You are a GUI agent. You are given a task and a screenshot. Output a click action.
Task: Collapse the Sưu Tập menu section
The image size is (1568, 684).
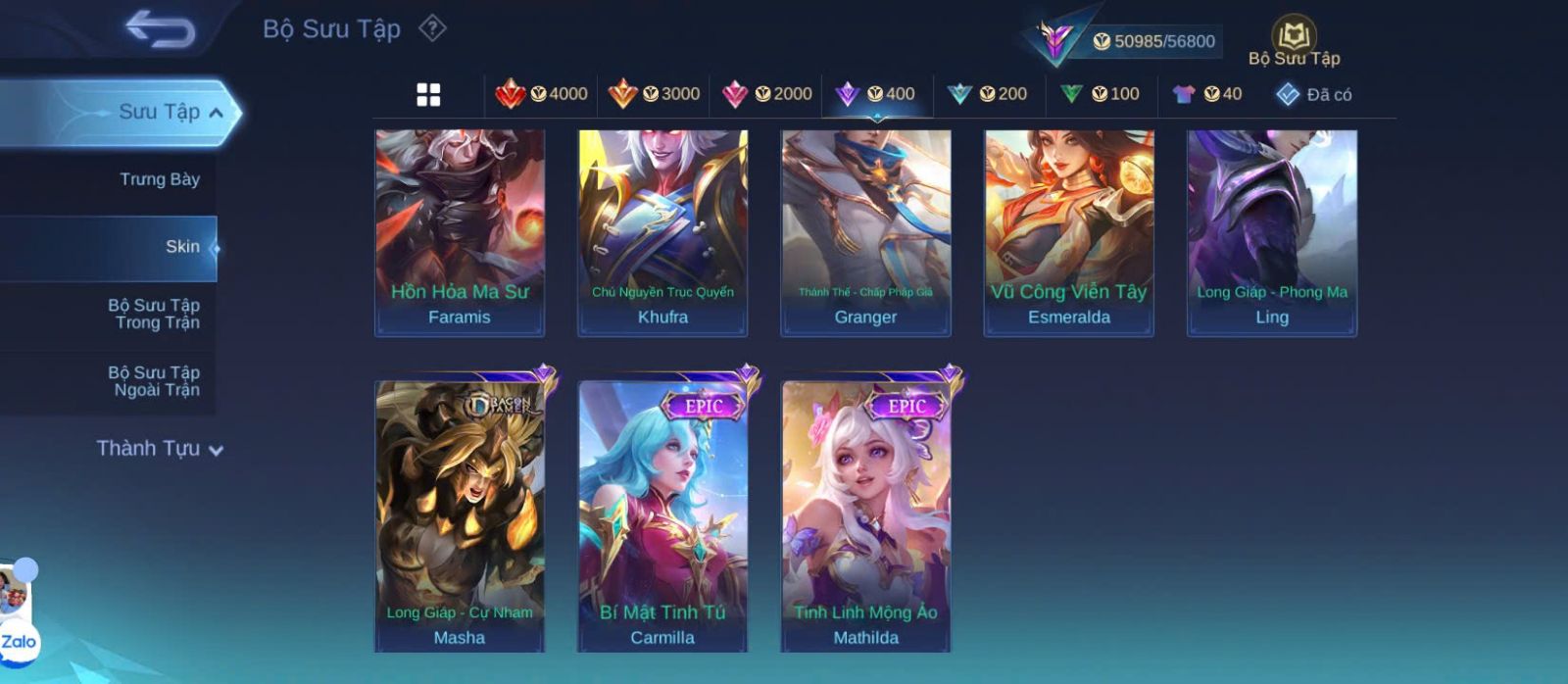216,113
